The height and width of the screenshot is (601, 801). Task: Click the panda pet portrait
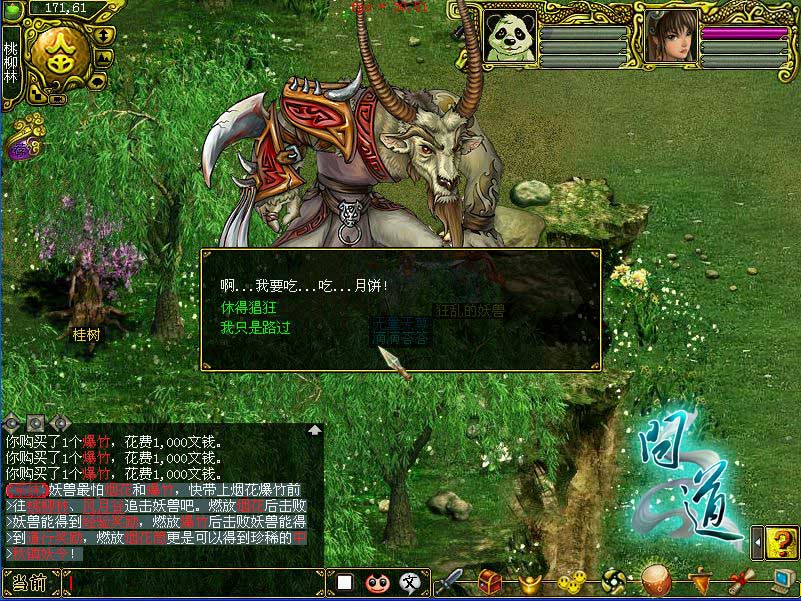point(510,37)
